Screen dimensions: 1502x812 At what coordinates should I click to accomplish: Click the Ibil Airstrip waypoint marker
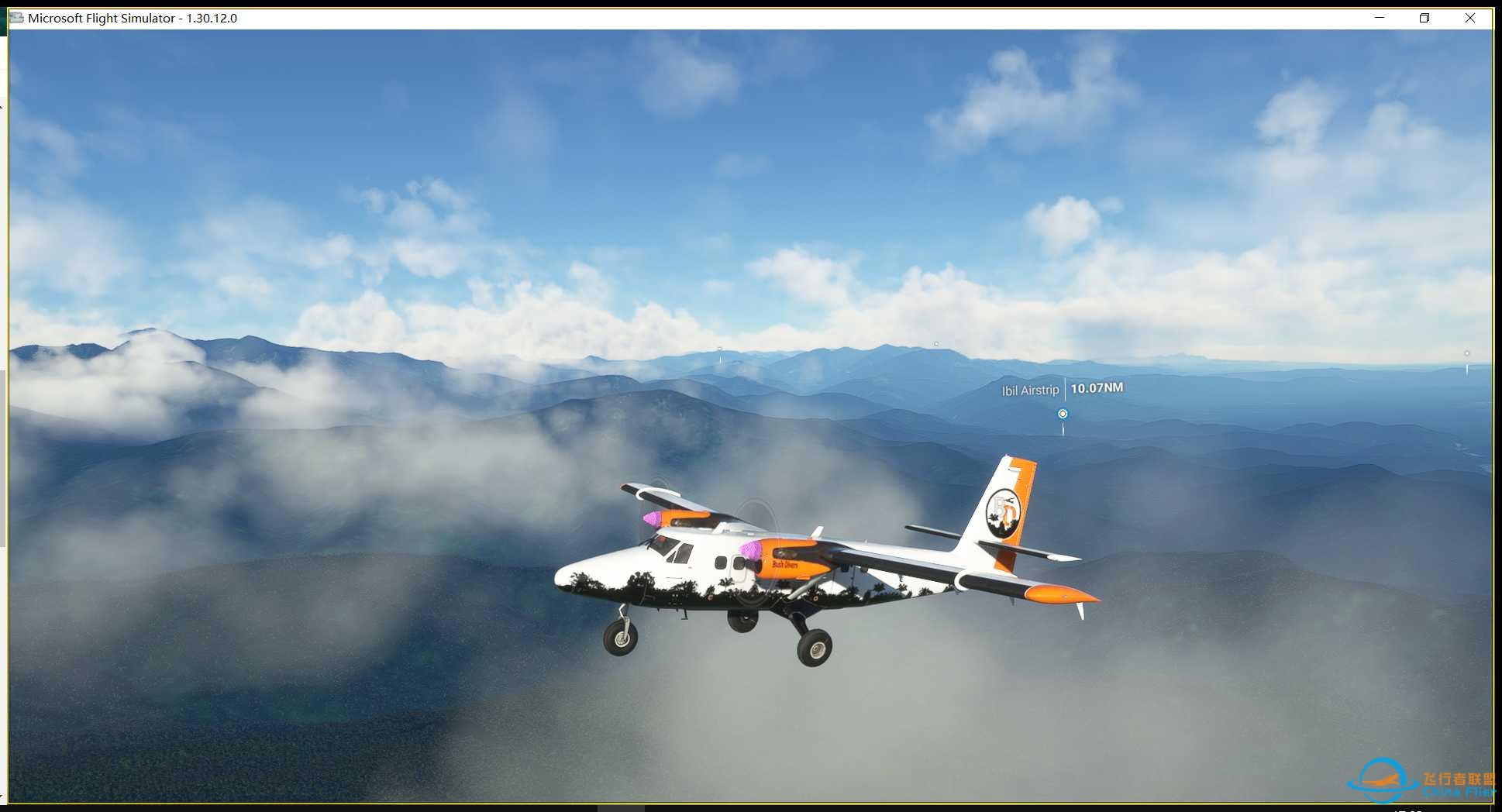pyautogui.click(x=1063, y=414)
